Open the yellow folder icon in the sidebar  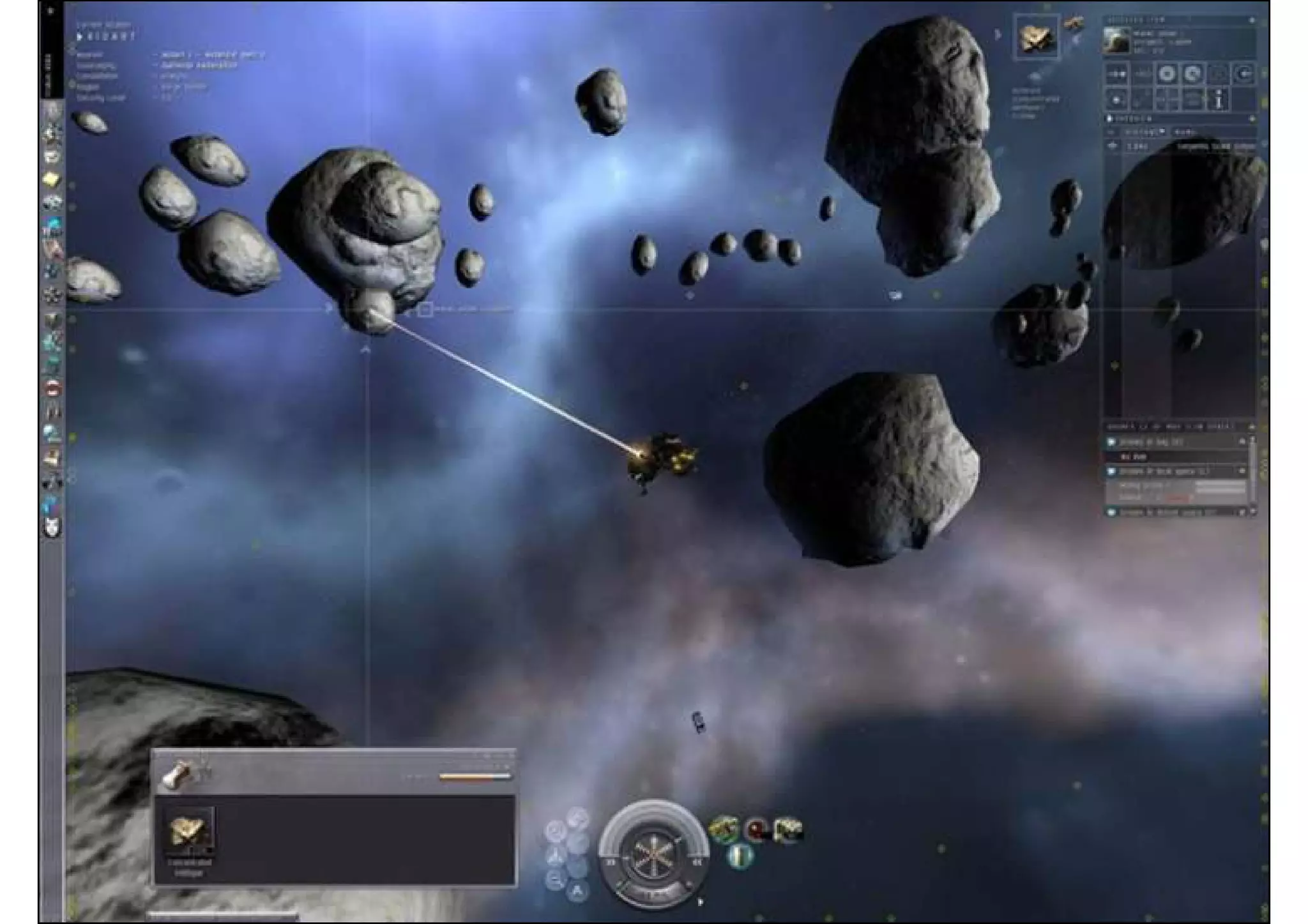point(52,181)
